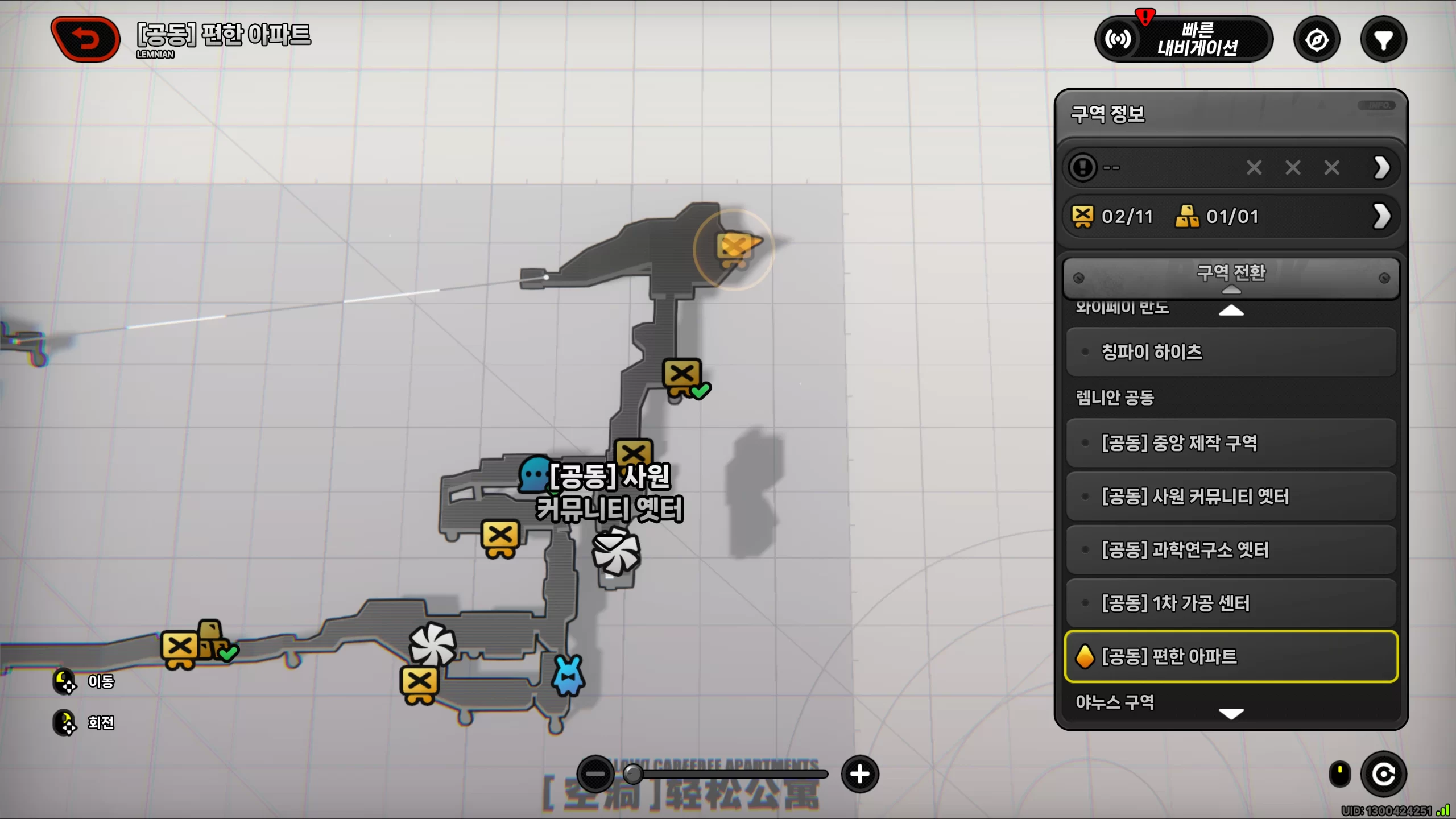Click the reset view circular arrow button
1456x819 pixels.
[1383, 774]
